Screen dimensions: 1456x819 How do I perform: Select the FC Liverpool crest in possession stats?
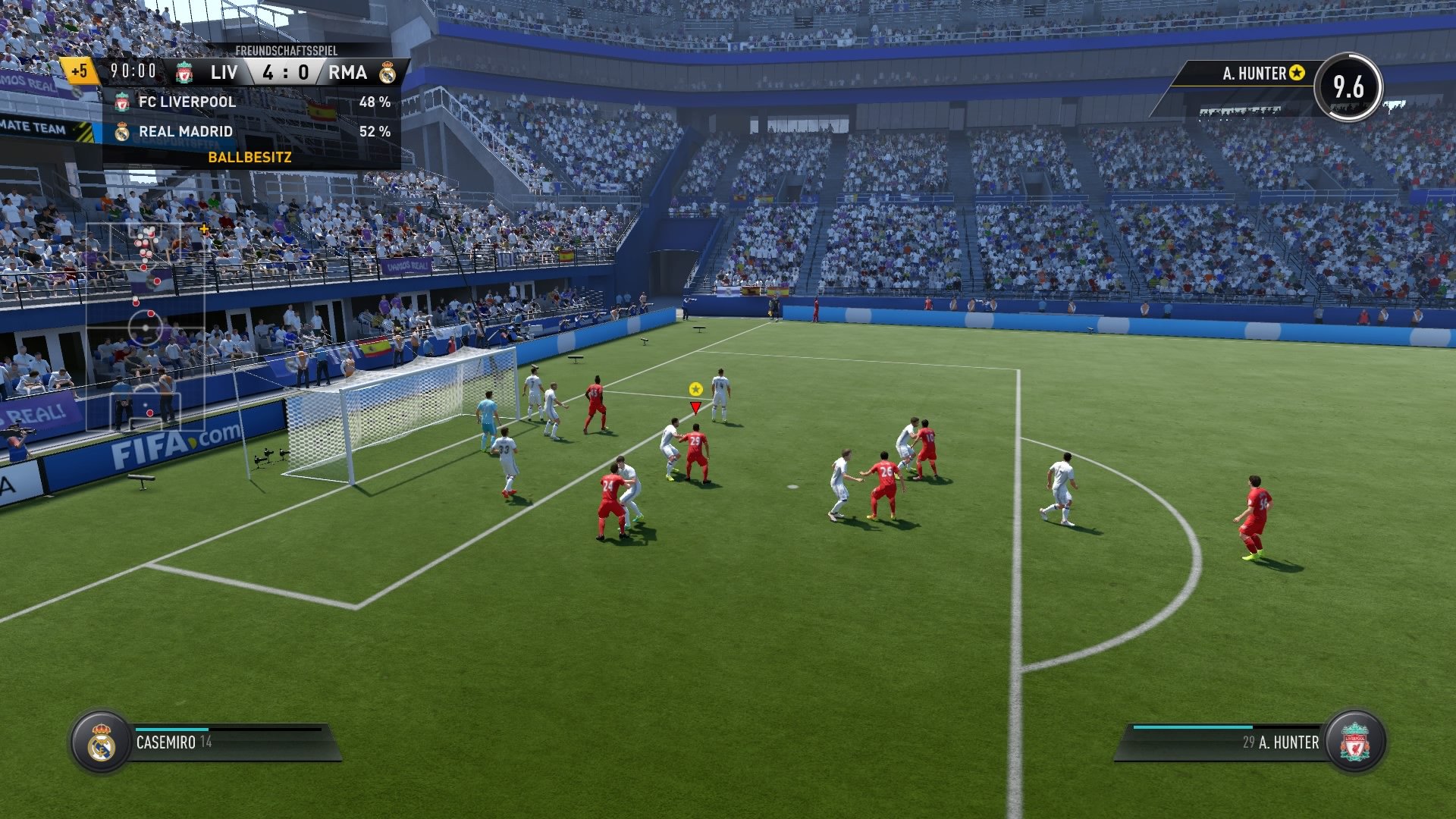pyautogui.click(x=121, y=102)
